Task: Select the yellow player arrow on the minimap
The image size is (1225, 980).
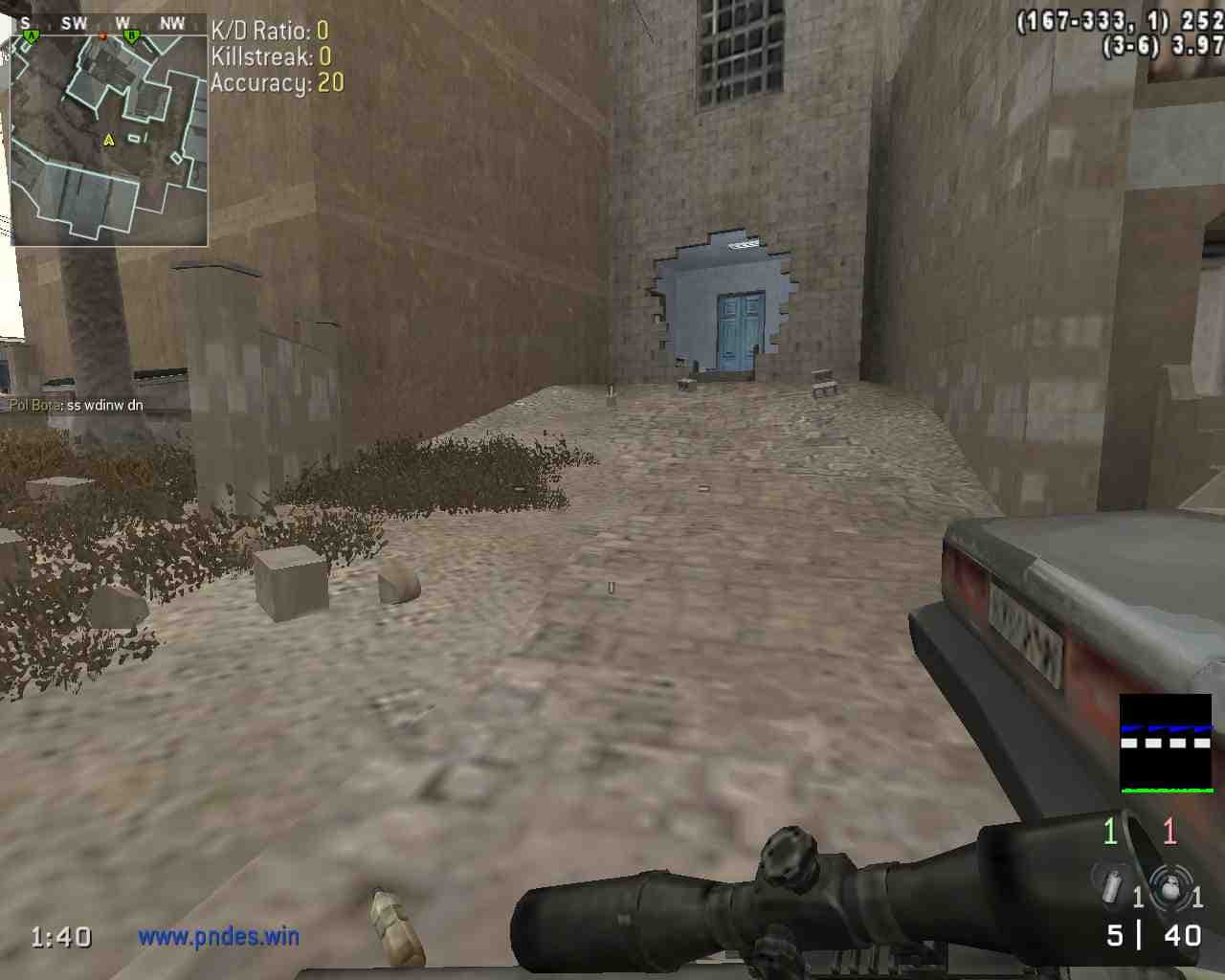Action: point(109,140)
